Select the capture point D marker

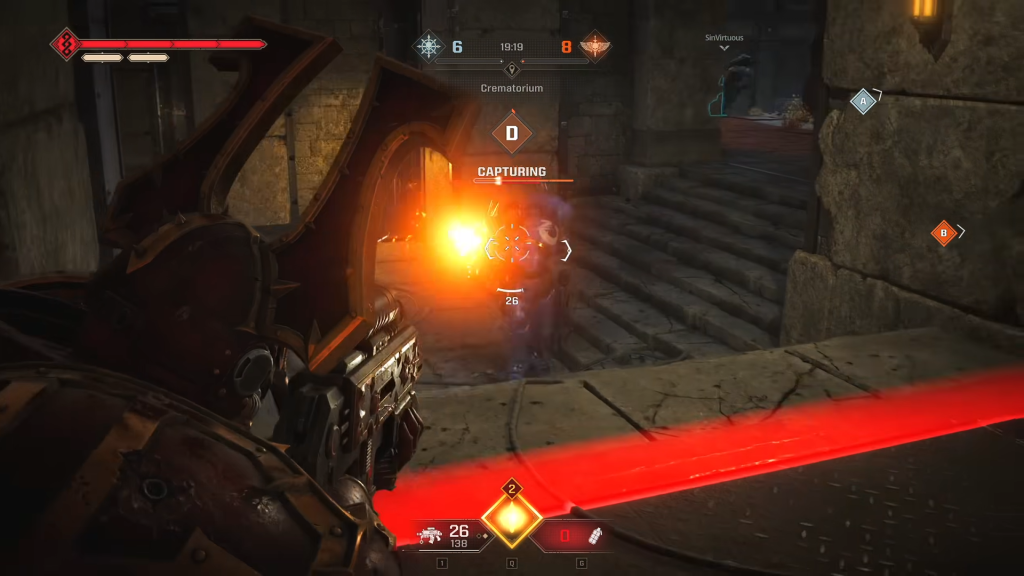tap(512, 133)
